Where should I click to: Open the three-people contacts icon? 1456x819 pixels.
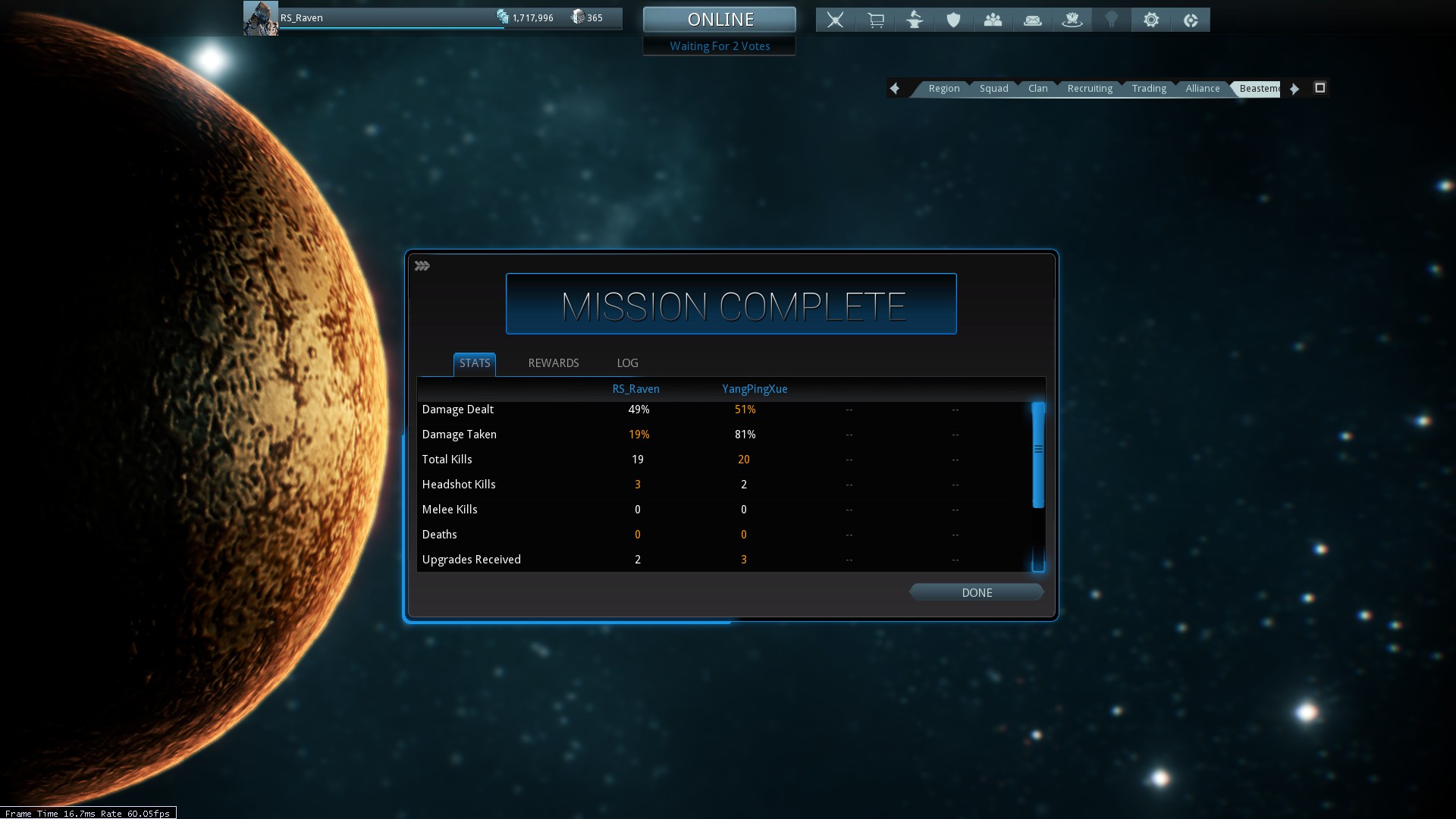click(x=993, y=20)
